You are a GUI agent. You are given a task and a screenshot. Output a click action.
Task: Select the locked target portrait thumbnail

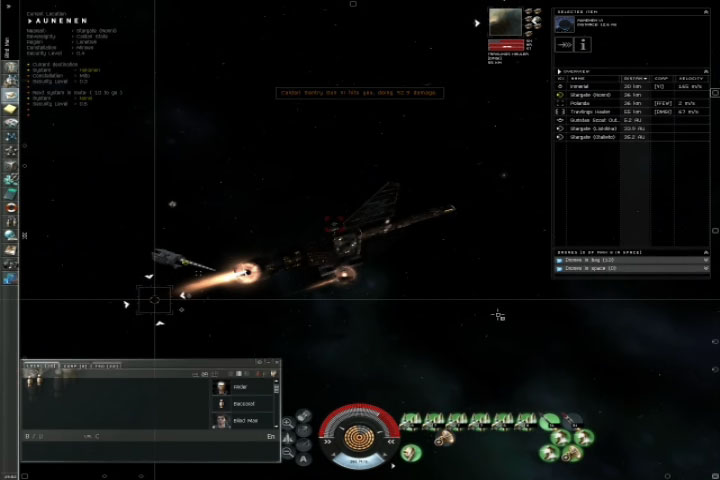(x=505, y=22)
